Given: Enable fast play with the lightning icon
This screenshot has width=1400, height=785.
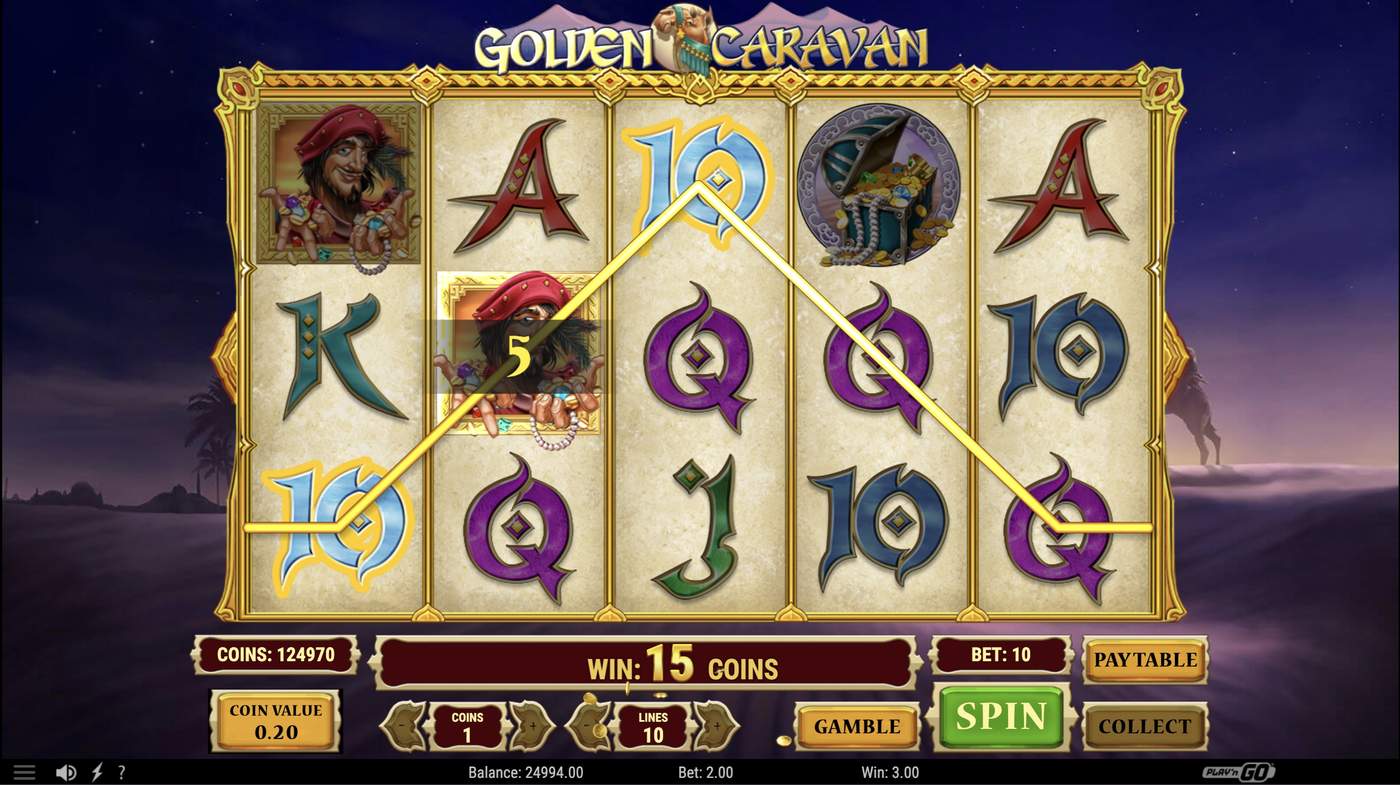Looking at the screenshot, I should (95, 771).
